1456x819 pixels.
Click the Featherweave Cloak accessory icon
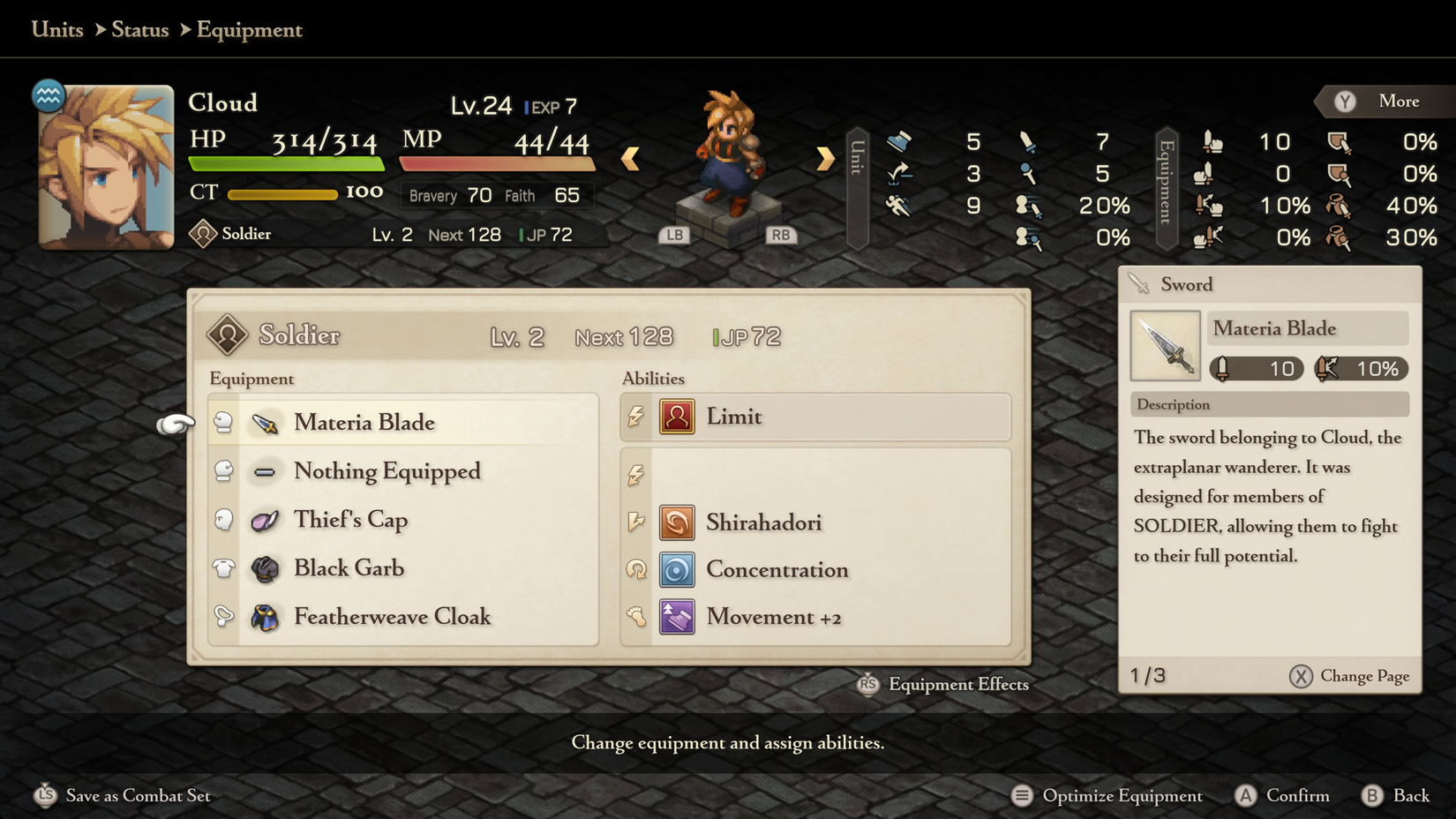click(x=265, y=617)
